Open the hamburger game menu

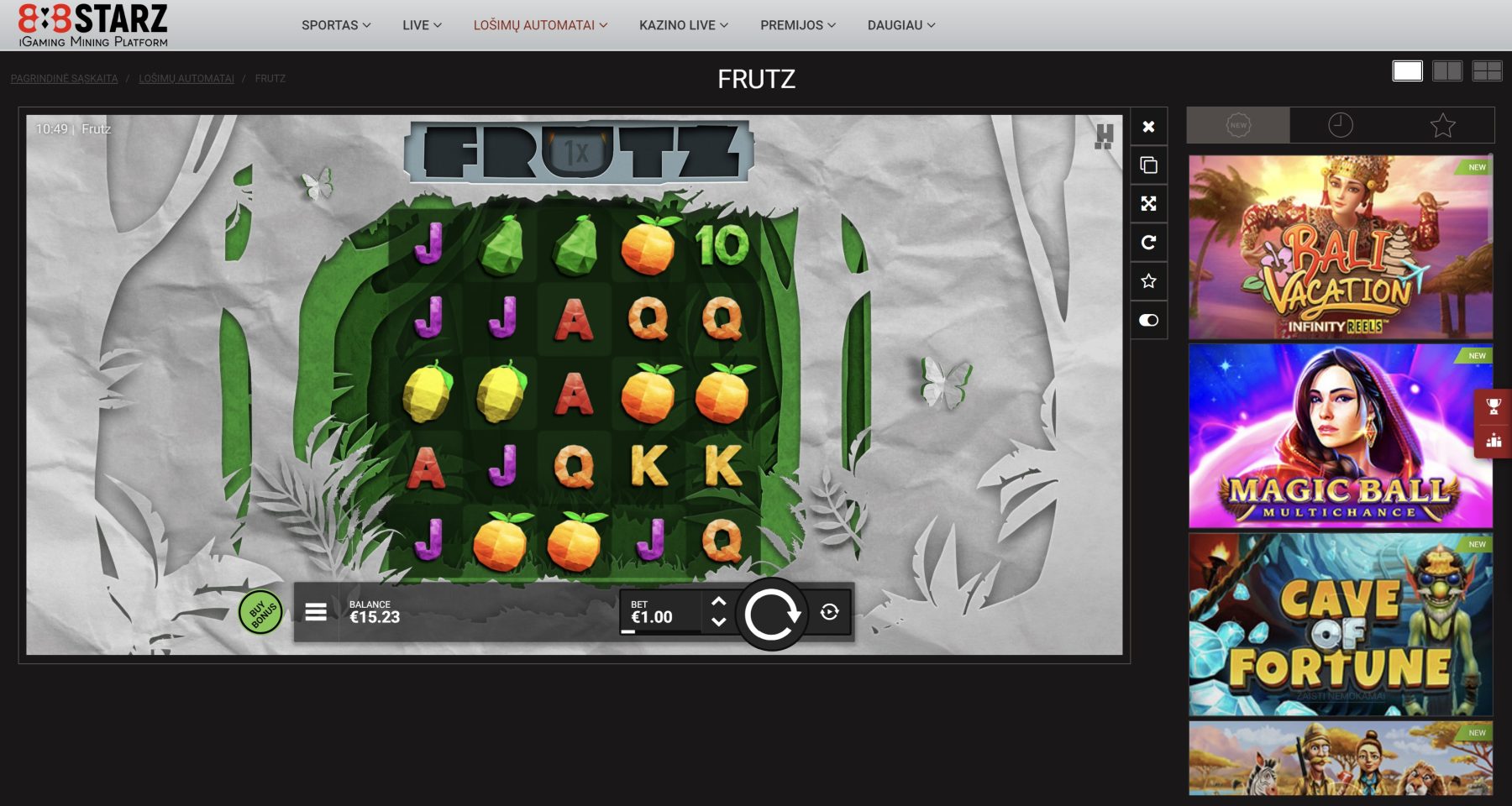[x=316, y=612]
